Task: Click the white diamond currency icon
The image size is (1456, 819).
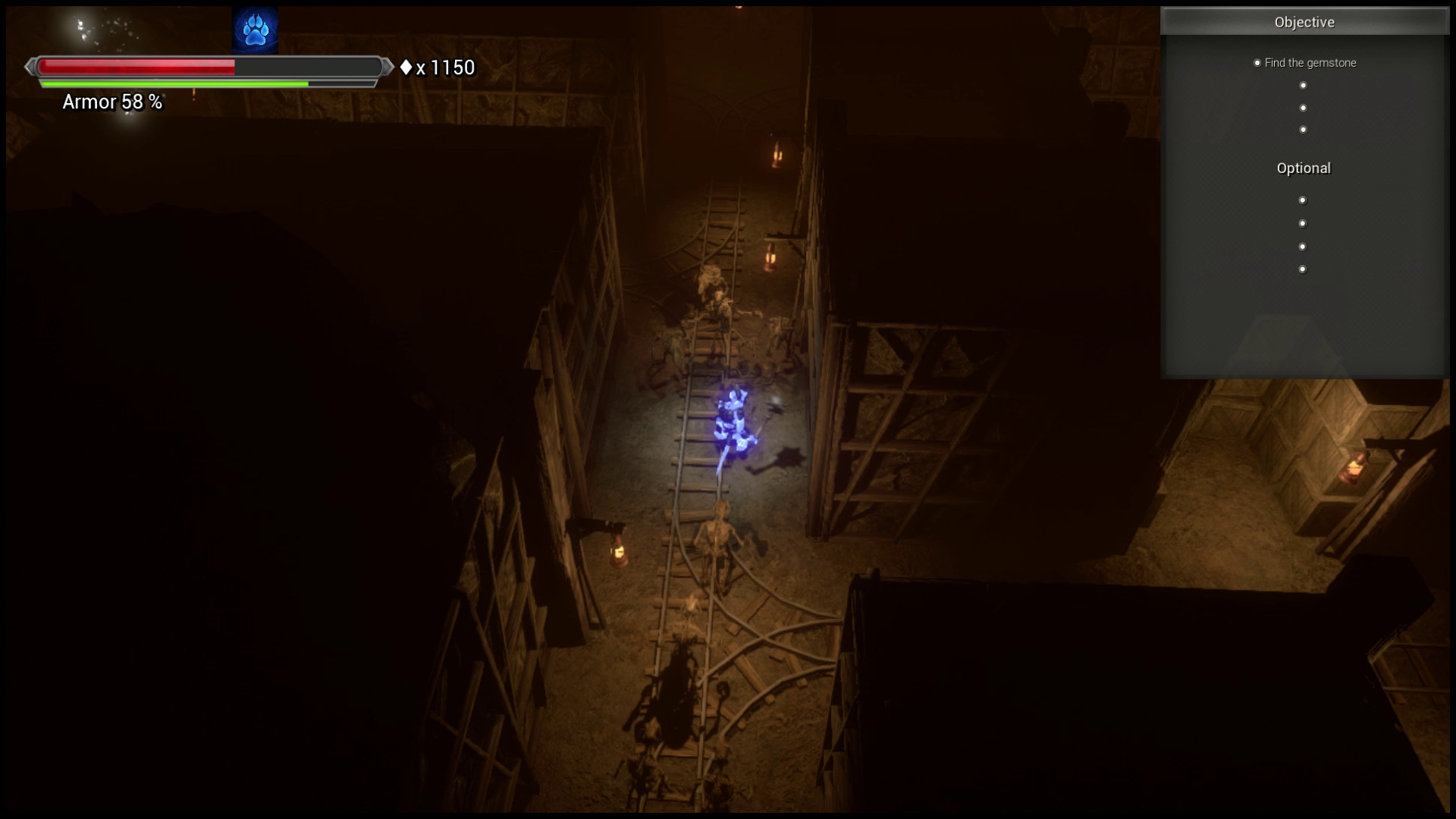Action: 407,67
